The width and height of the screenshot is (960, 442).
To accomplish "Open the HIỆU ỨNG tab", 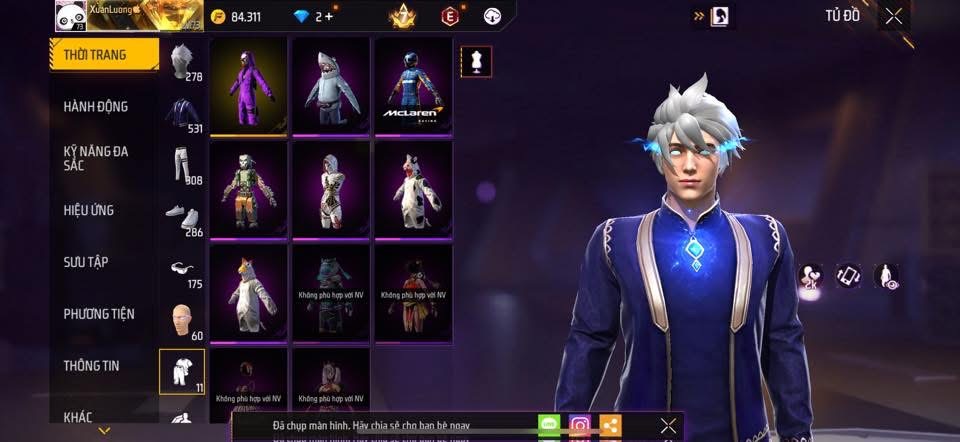I will click(89, 210).
